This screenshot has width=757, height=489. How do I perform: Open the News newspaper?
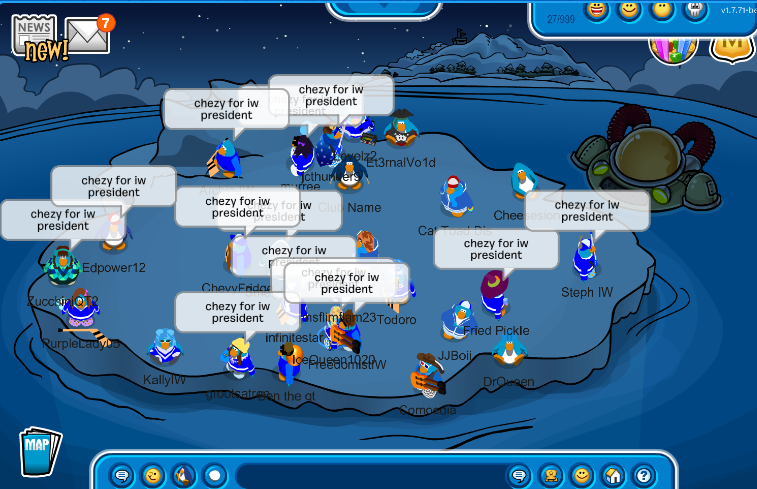pyautogui.click(x=38, y=37)
